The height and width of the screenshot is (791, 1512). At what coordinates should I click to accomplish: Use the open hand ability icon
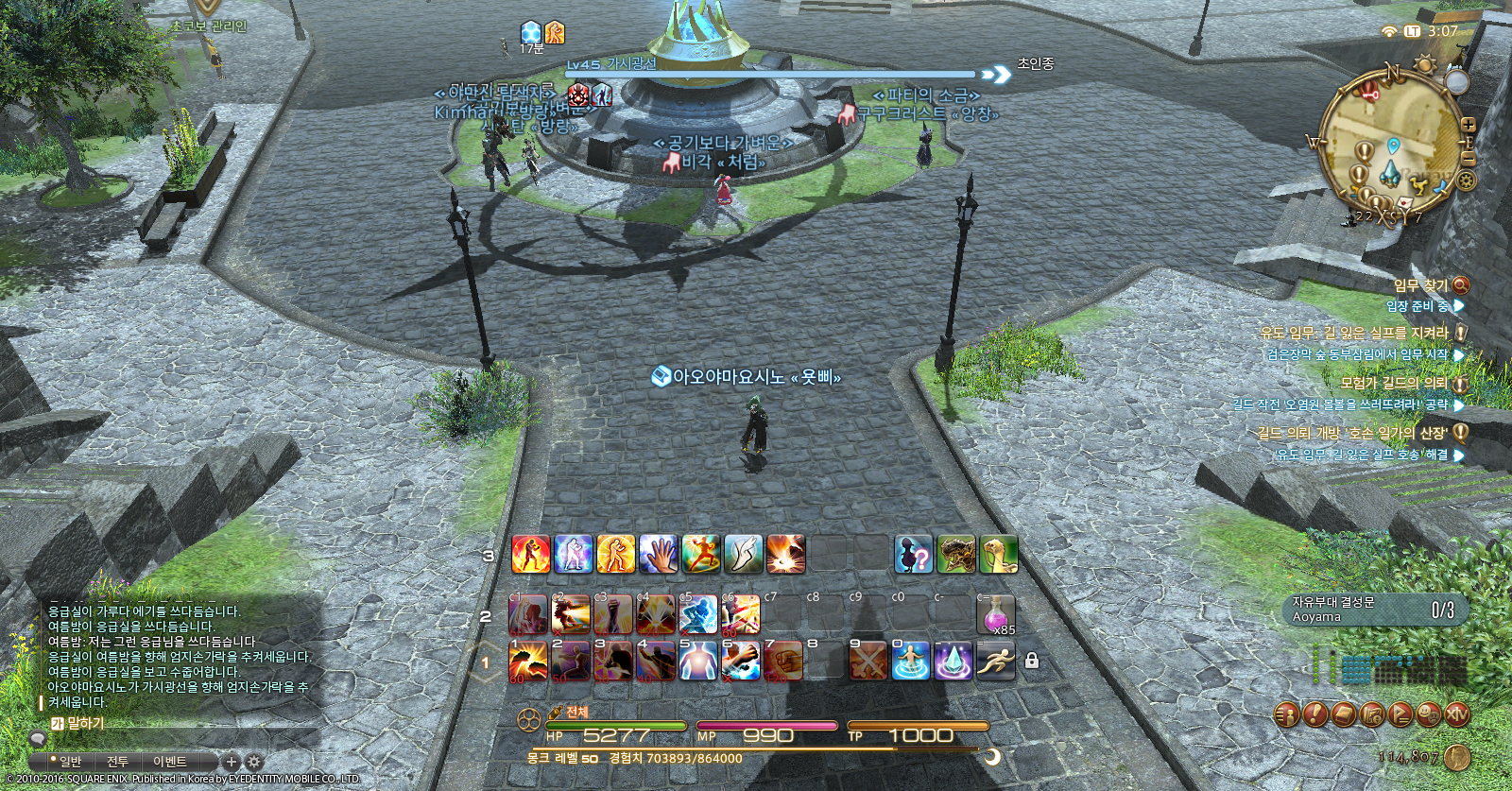658,555
